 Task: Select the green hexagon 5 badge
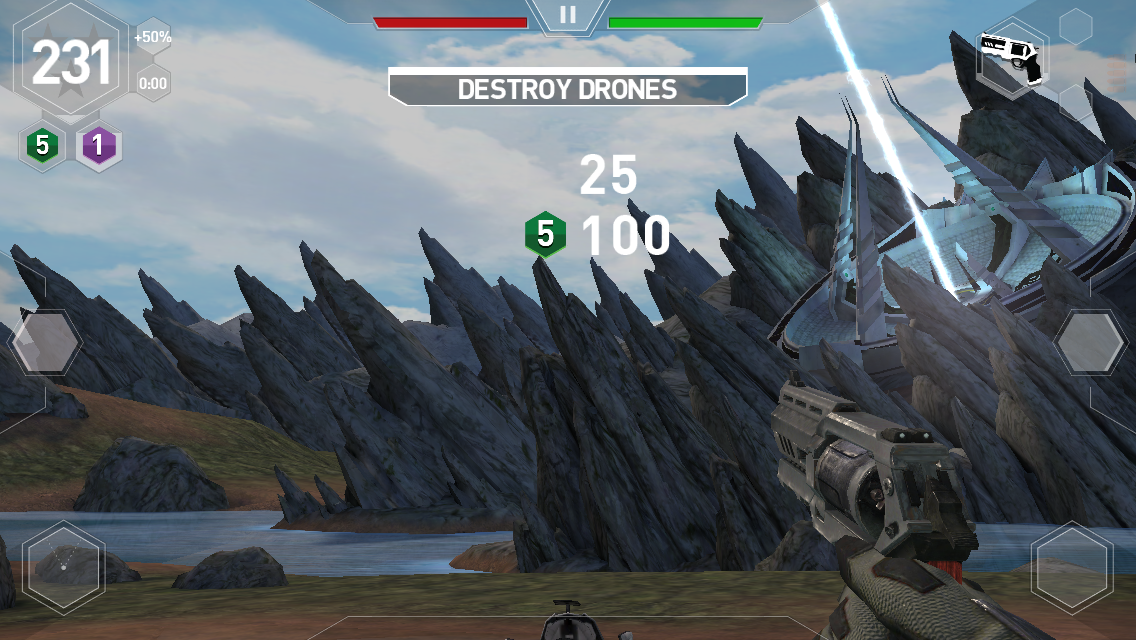pos(42,146)
